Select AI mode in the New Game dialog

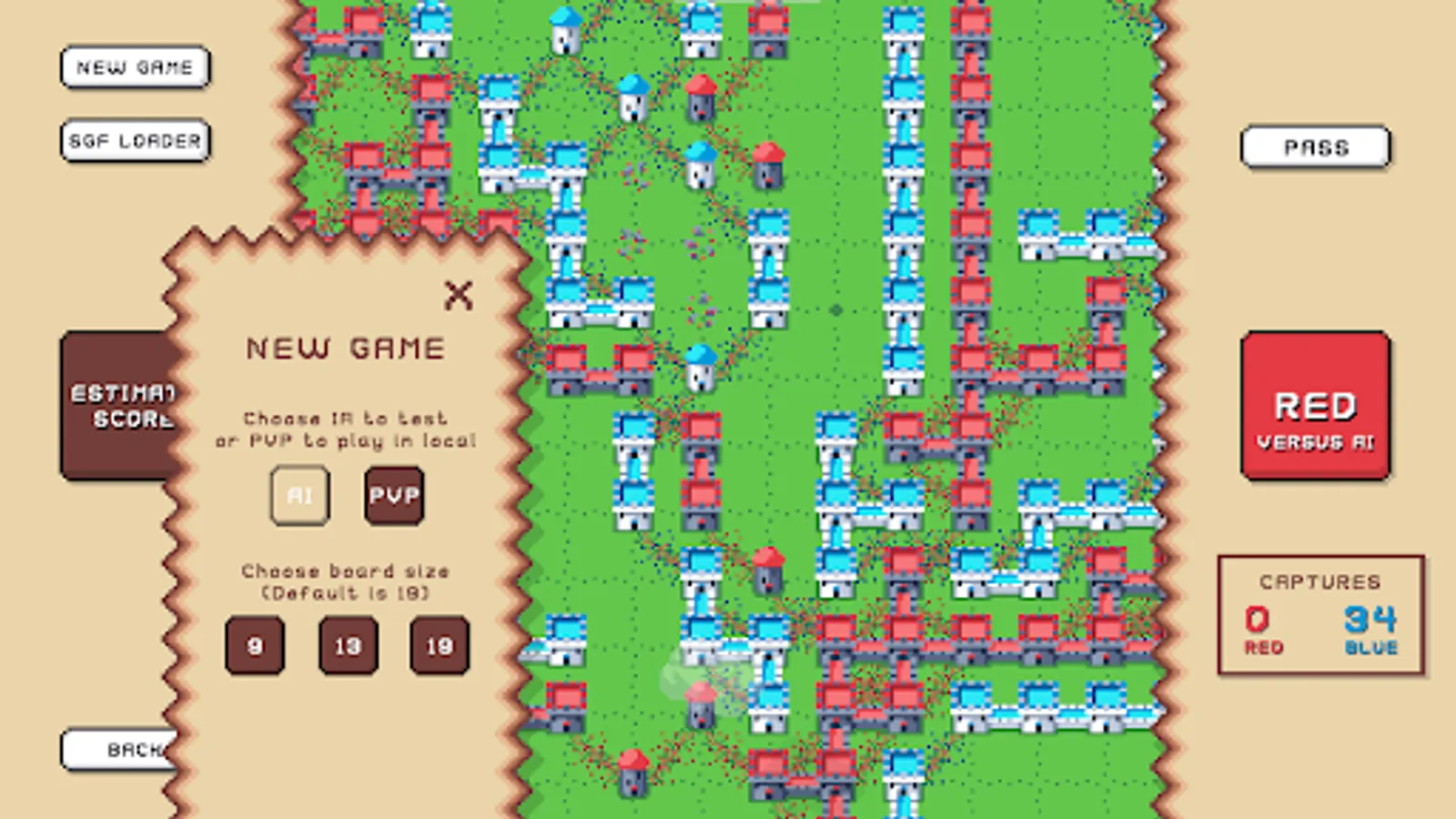click(x=300, y=496)
